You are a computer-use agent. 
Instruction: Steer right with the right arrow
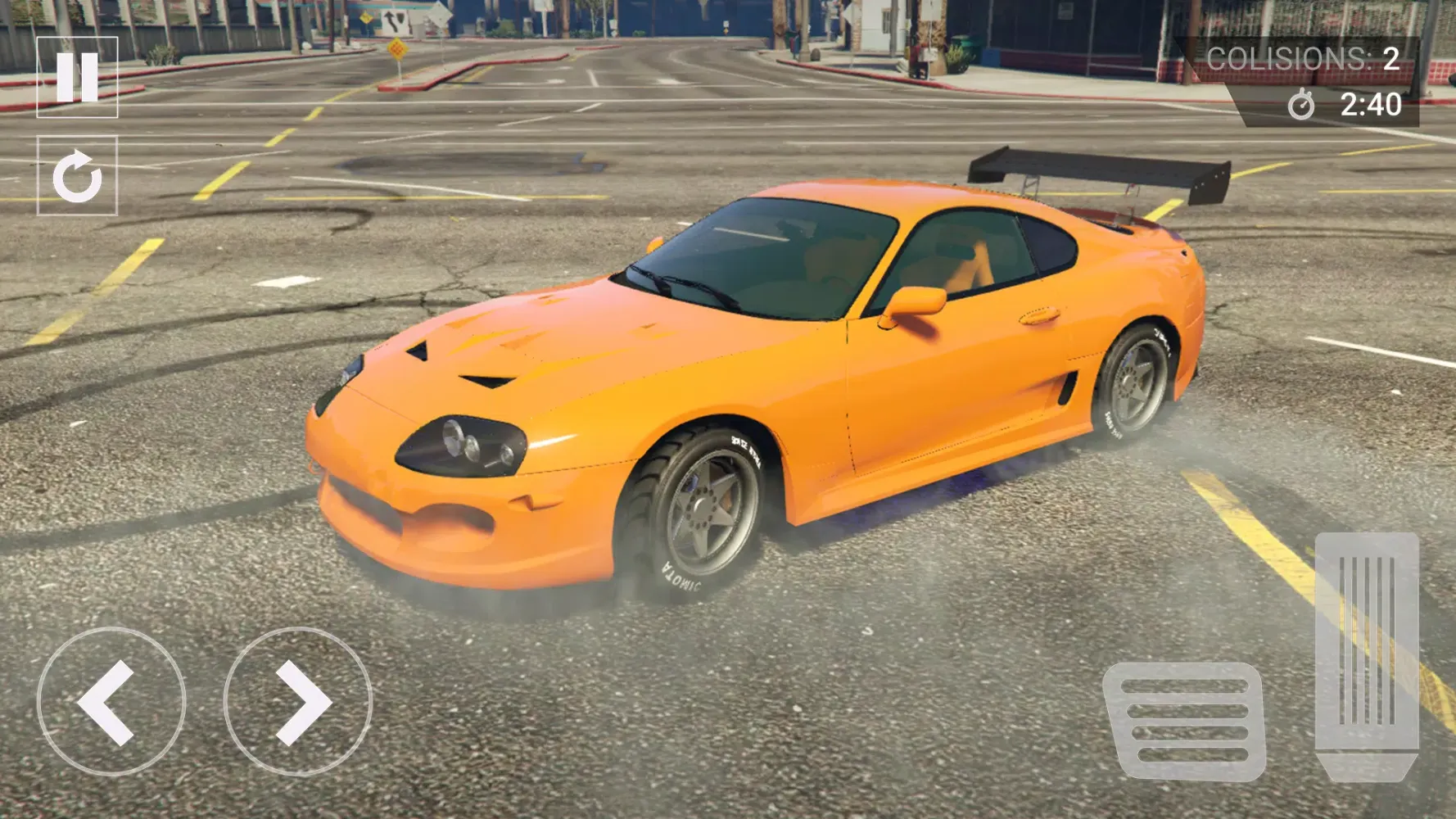298,702
